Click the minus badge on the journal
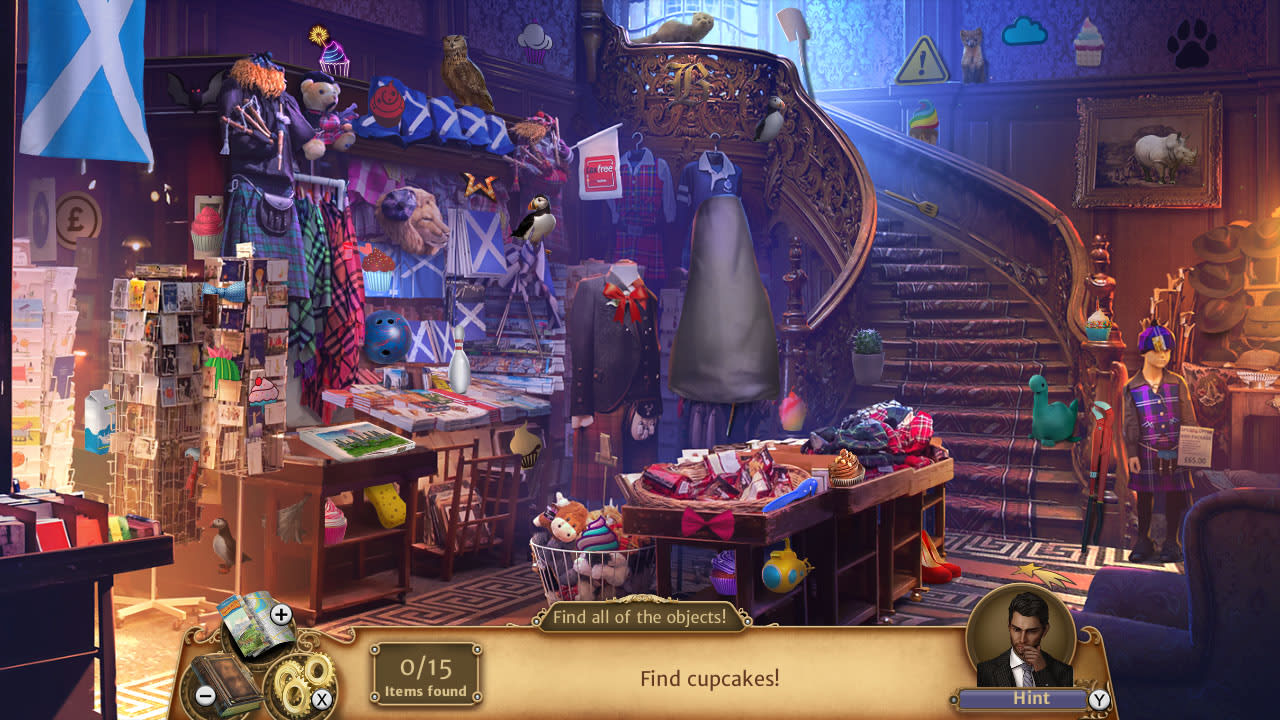Image resolution: width=1280 pixels, height=720 pixels. click(204, 695)
